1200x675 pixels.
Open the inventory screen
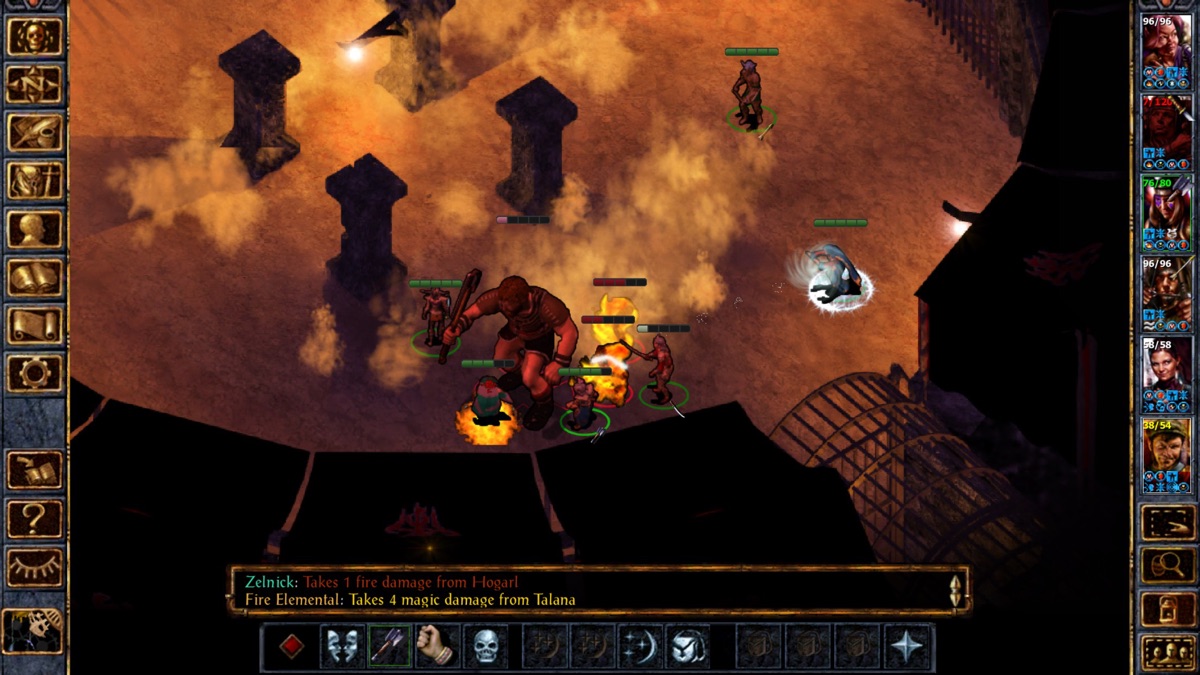[x=34, y=180]
